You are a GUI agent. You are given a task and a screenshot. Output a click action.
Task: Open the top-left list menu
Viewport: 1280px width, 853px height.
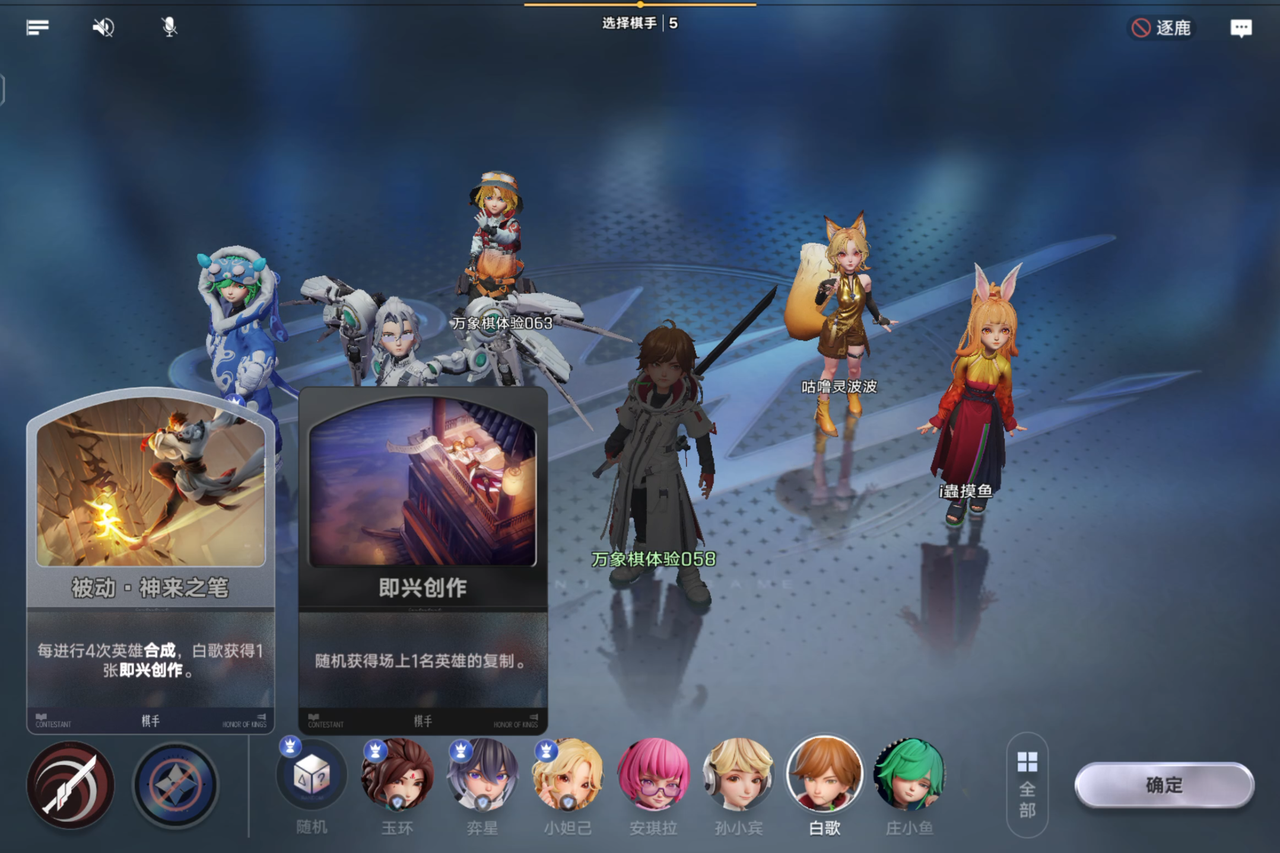(38, 28)
